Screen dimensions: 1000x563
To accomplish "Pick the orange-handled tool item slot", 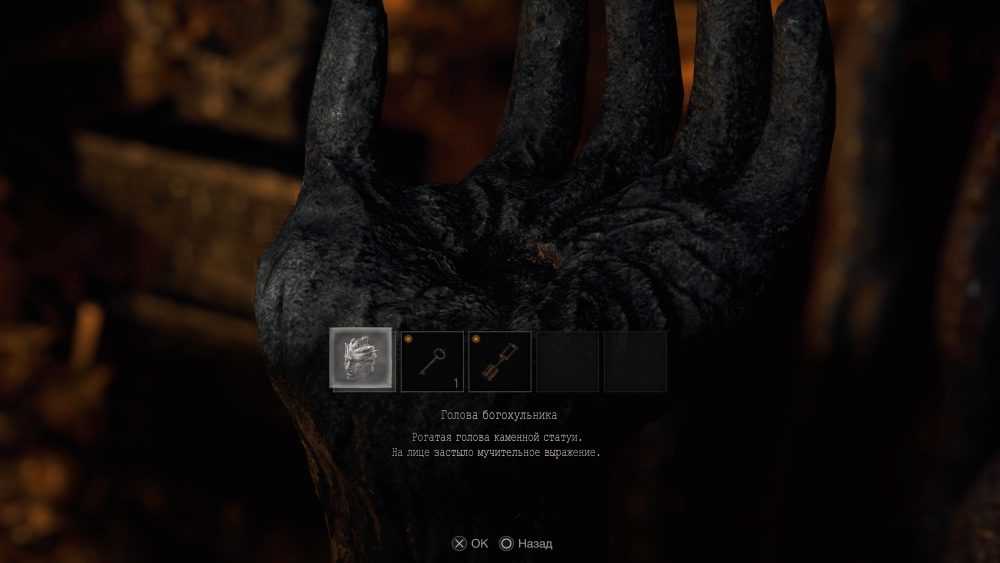I will pos(500,361).
